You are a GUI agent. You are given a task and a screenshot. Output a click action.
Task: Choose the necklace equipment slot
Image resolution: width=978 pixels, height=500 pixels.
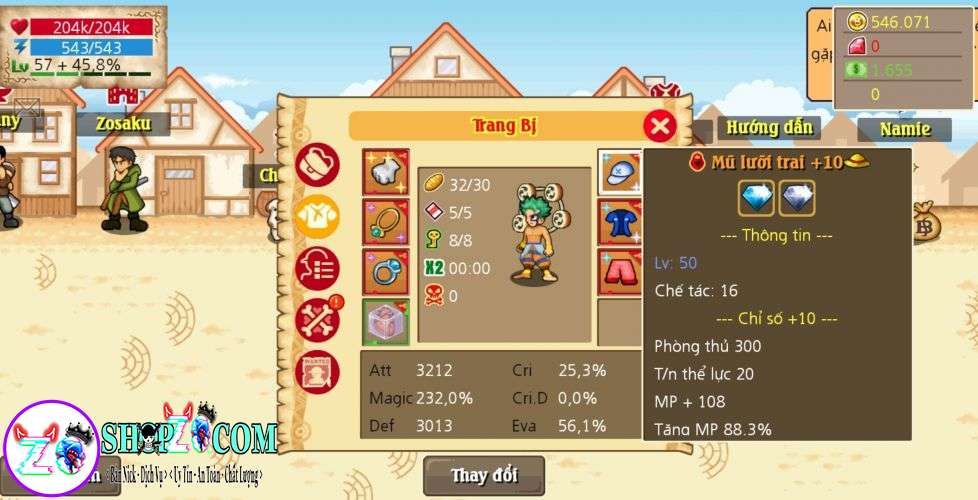pos(385,223)
